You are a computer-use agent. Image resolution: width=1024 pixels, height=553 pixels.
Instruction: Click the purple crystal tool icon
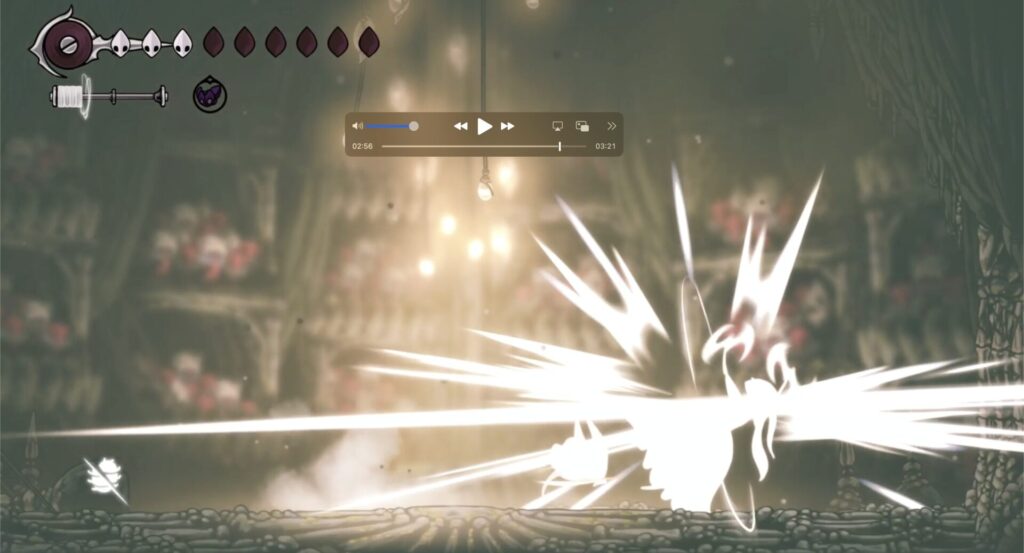[x=210, y=95]
